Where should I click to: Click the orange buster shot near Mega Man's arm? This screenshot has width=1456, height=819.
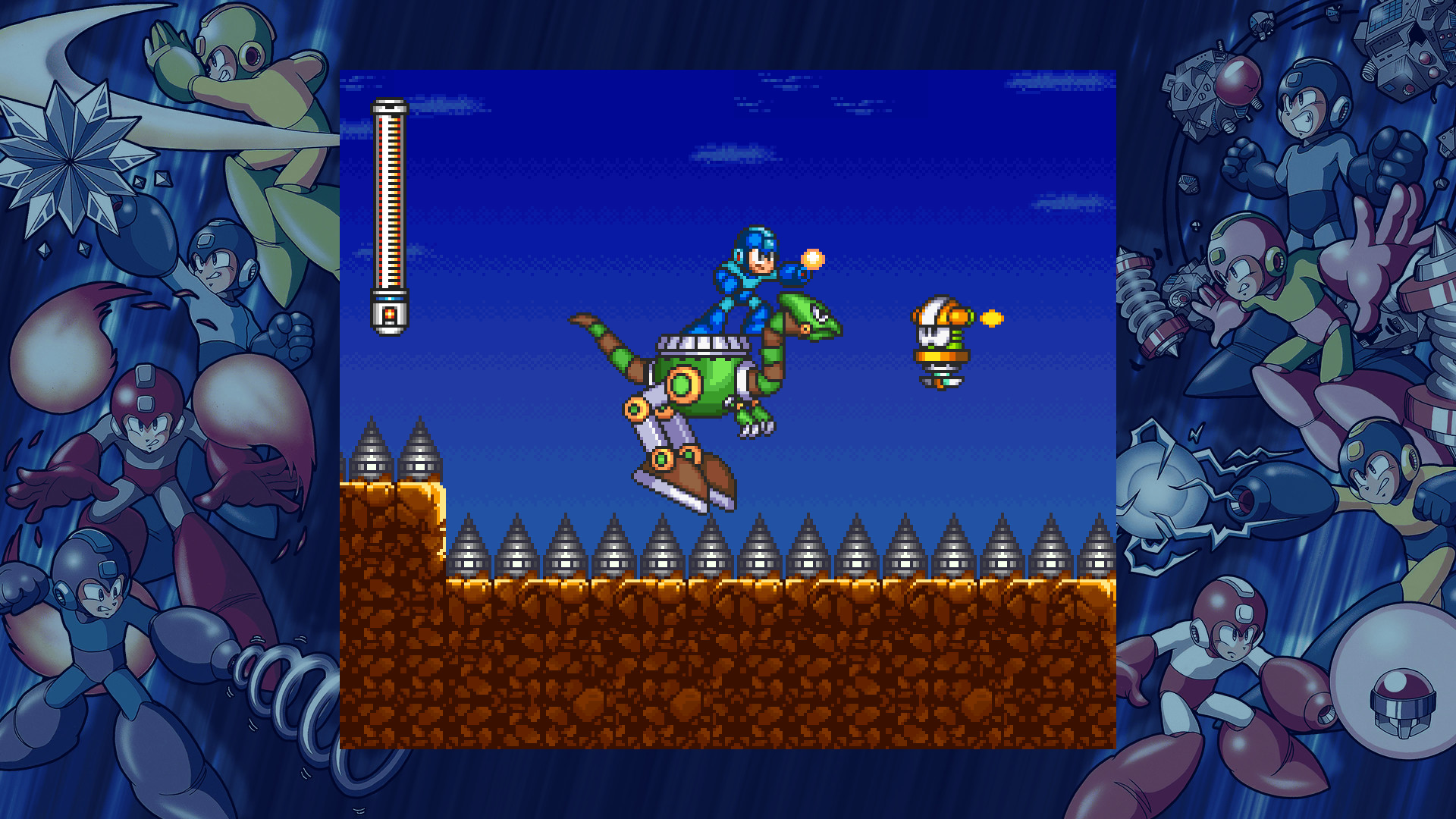[813, 258]
